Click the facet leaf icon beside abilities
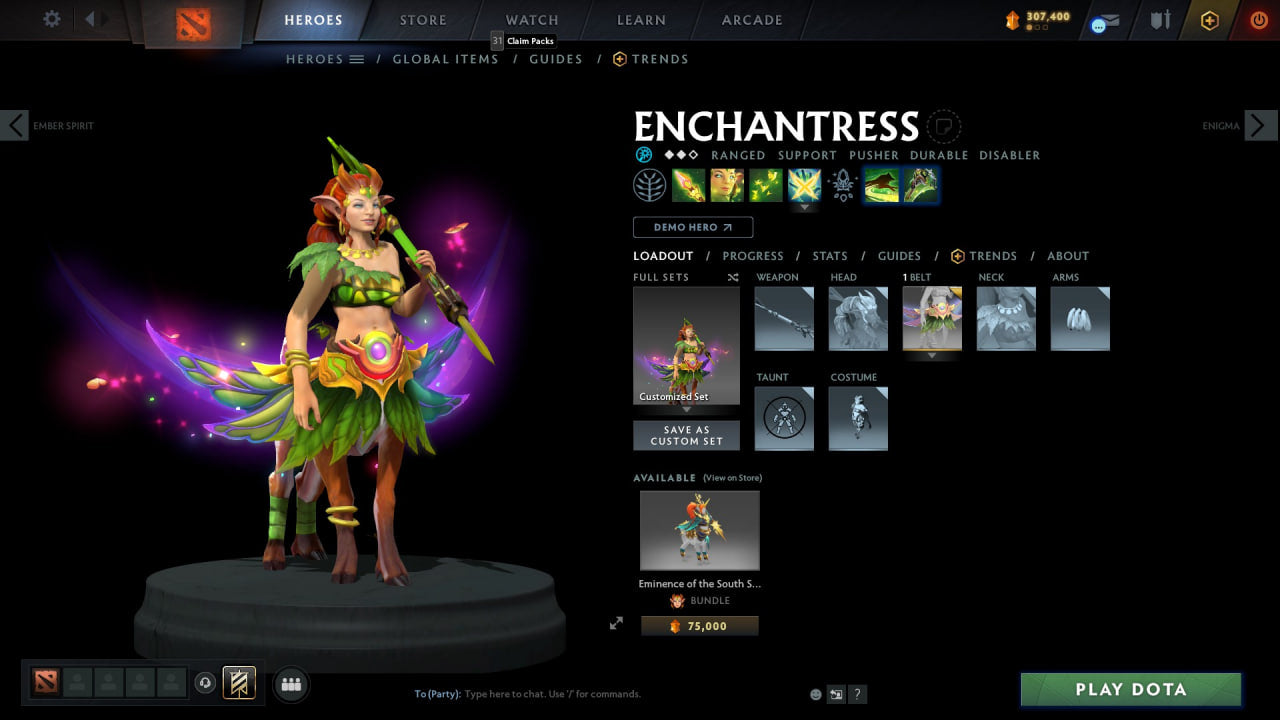 coord(651,185)
